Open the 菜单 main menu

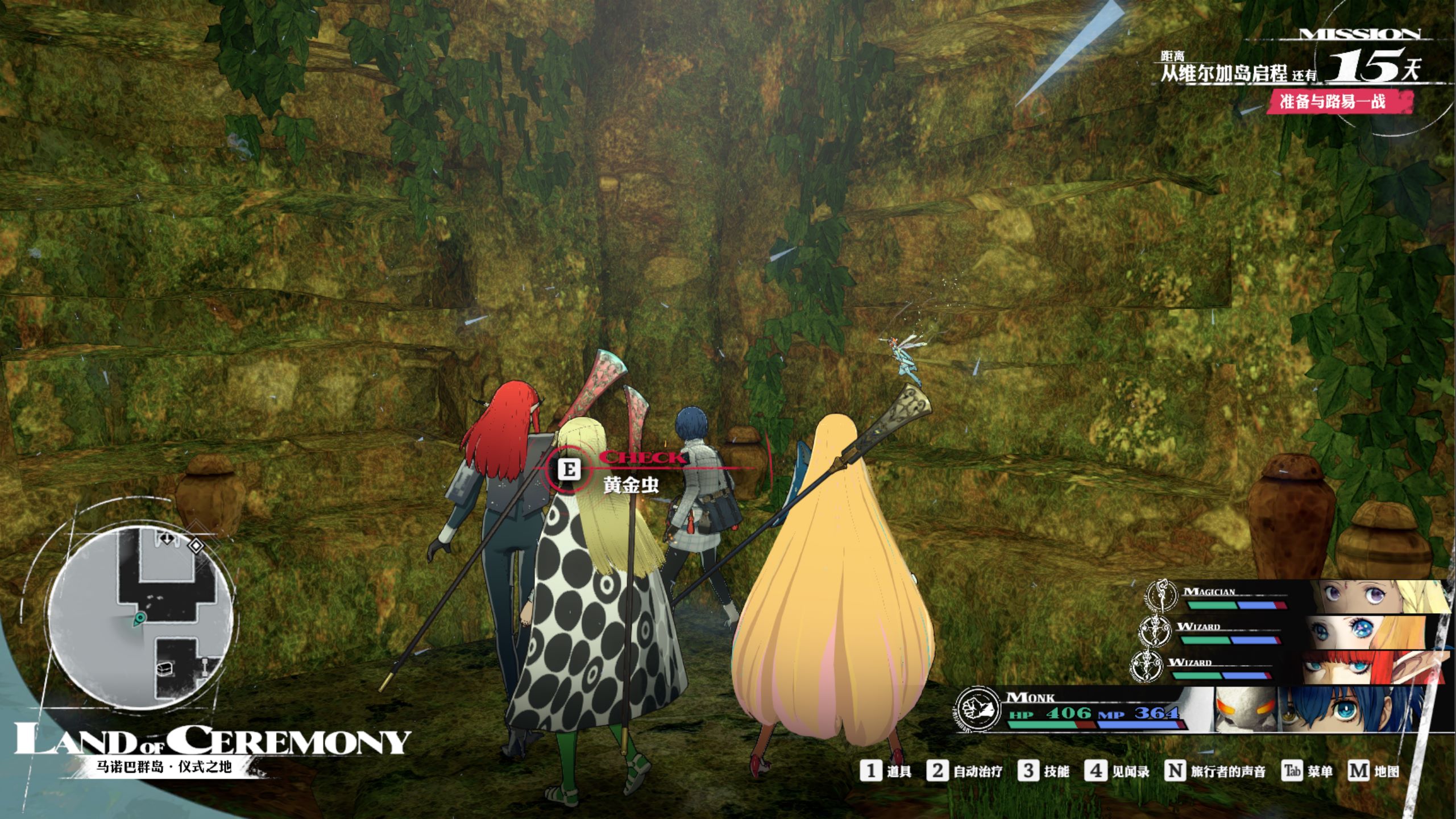[1308, 771]
